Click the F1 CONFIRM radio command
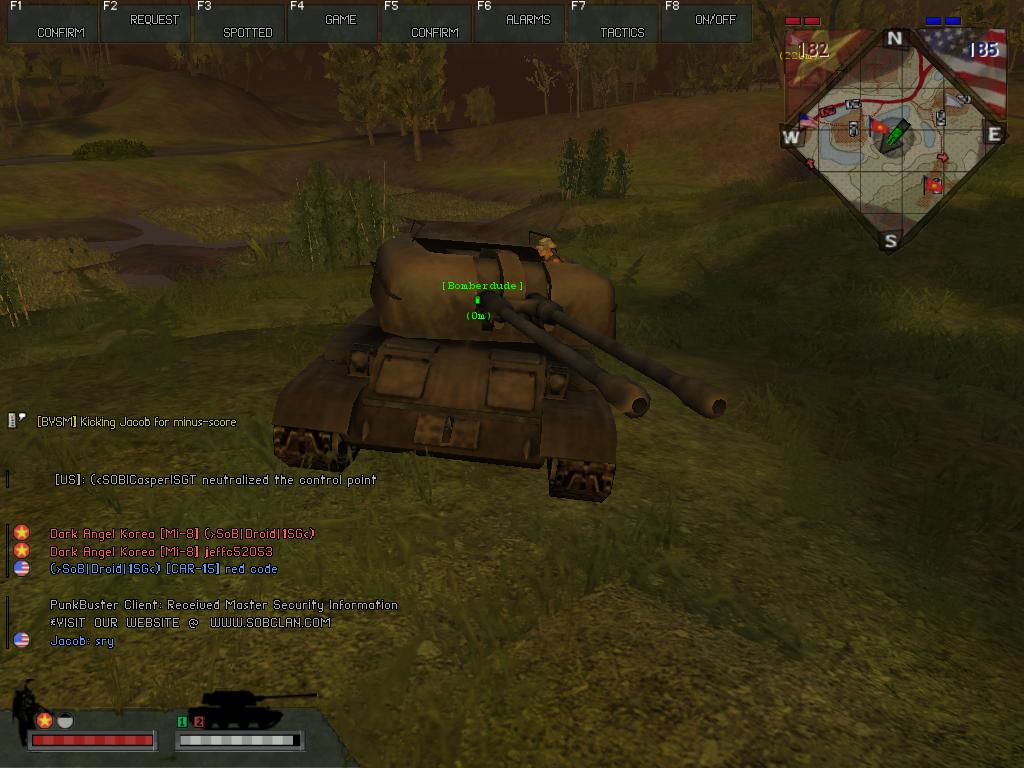1024x768 pixels. click(x=52, y=22)
